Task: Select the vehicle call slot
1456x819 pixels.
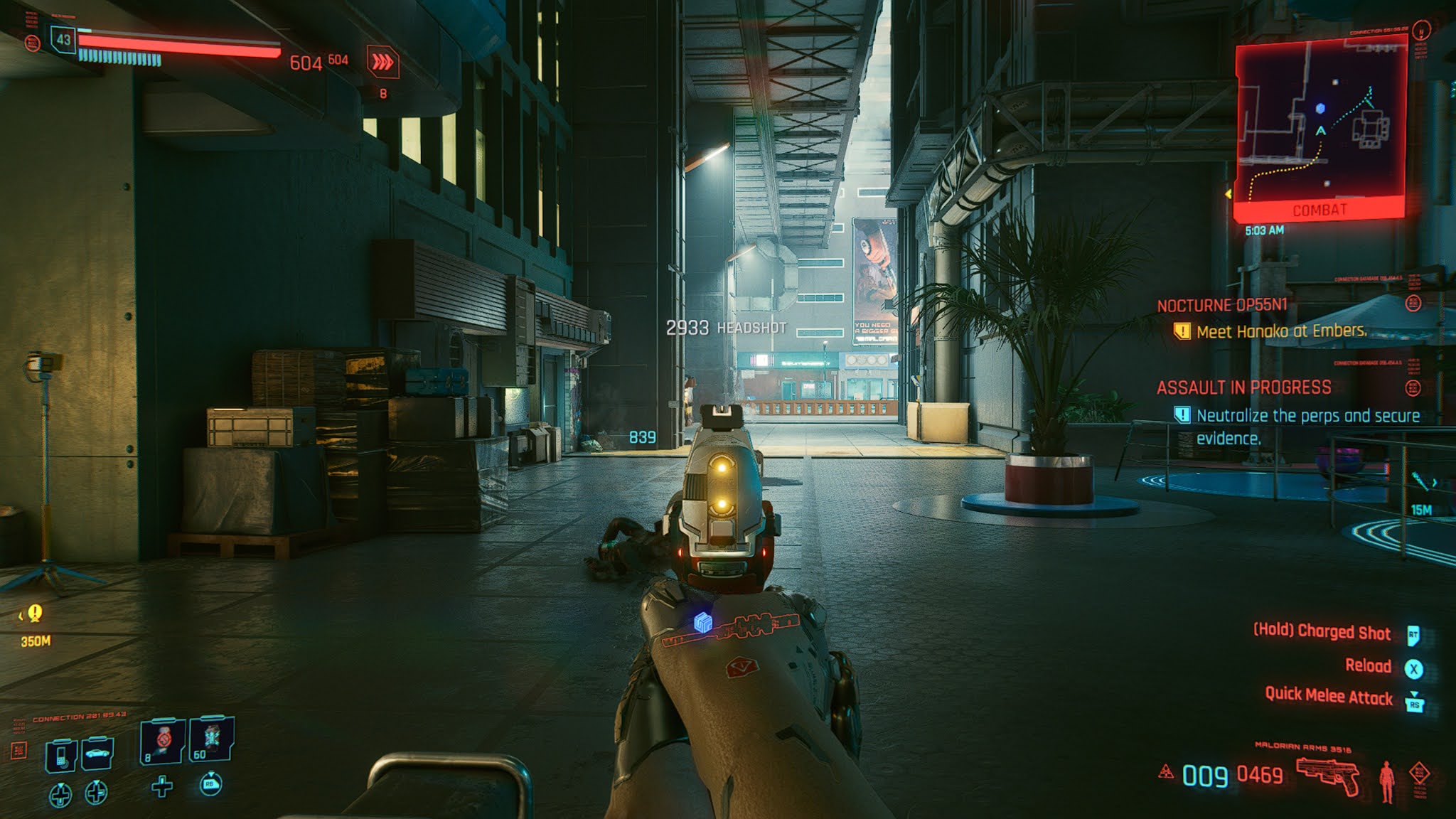Action: point(97,754)
